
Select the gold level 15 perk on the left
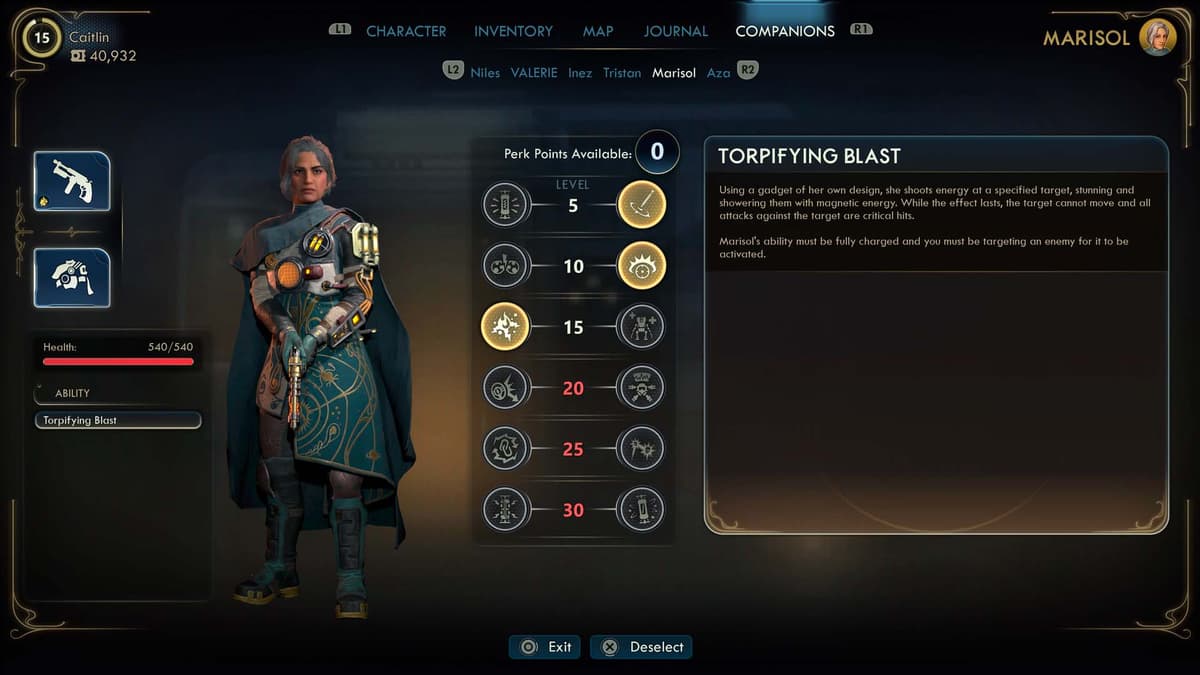pos(505,327)
